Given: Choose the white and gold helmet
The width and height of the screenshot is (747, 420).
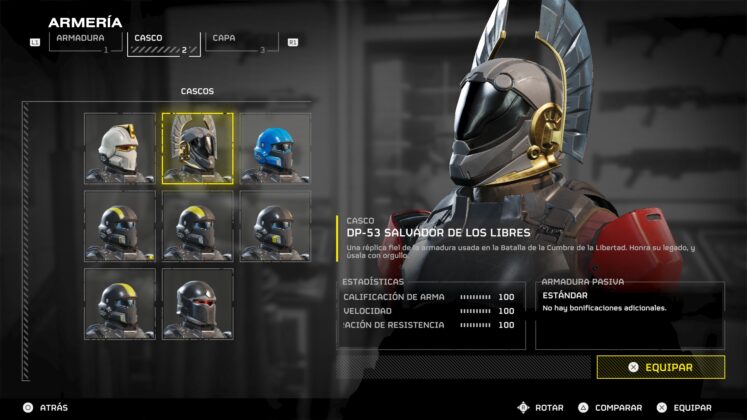Looking at the screenshot, I should coord(119,148).
